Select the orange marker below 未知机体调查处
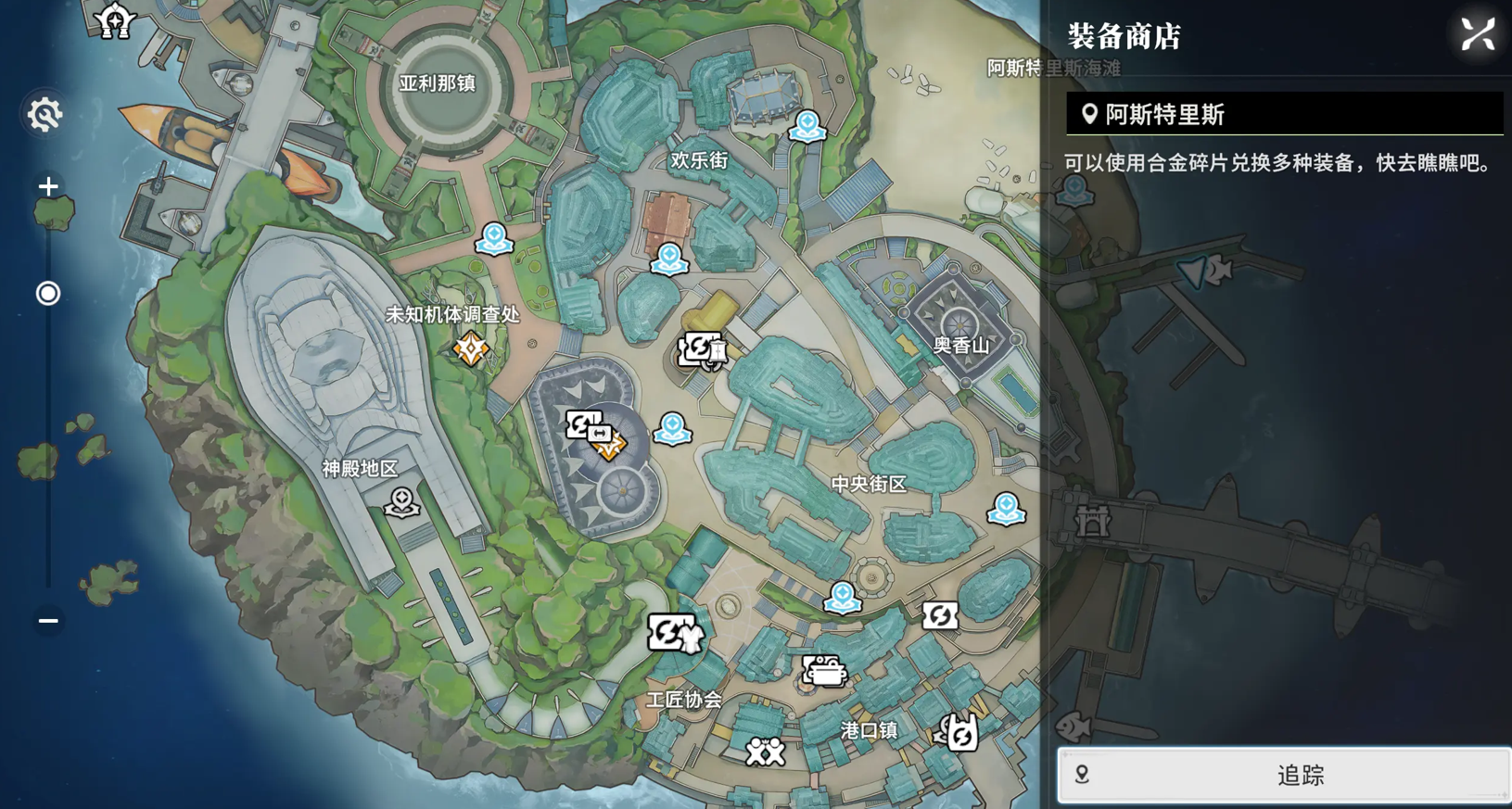Viewport: 1512px width, 809px height. (x=471, y=349)
